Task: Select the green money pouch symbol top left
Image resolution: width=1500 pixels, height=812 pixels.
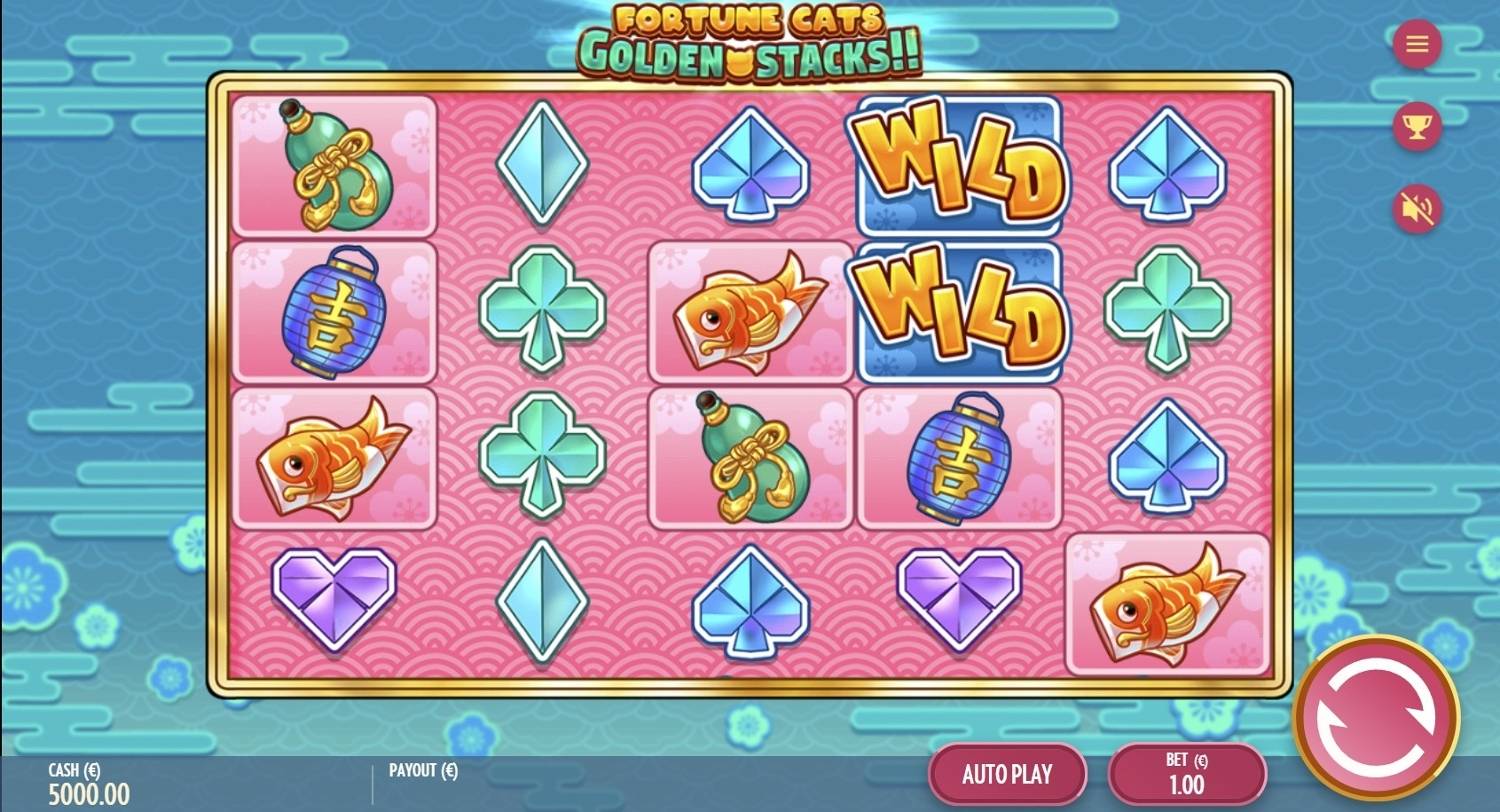Action: [x=335, y=165]
